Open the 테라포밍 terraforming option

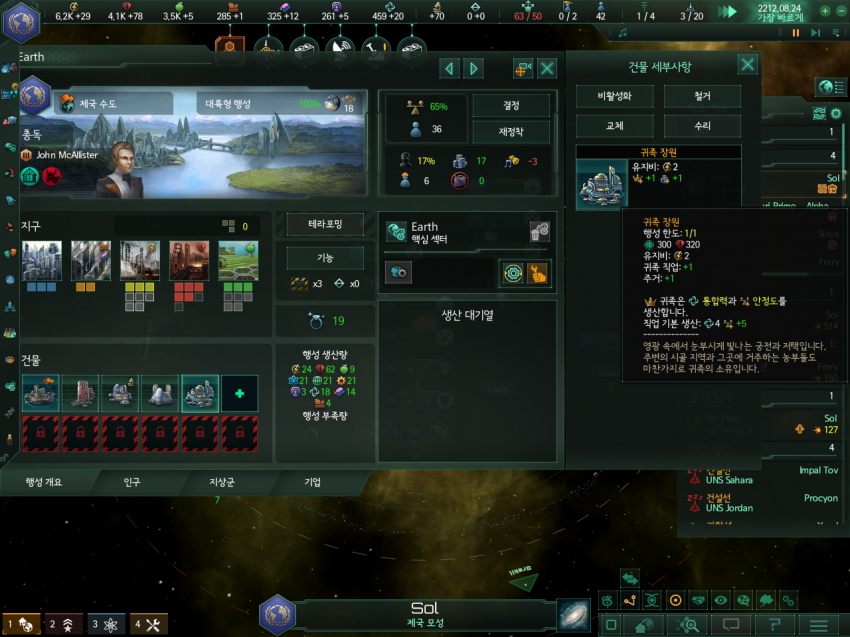pos(325,225)
